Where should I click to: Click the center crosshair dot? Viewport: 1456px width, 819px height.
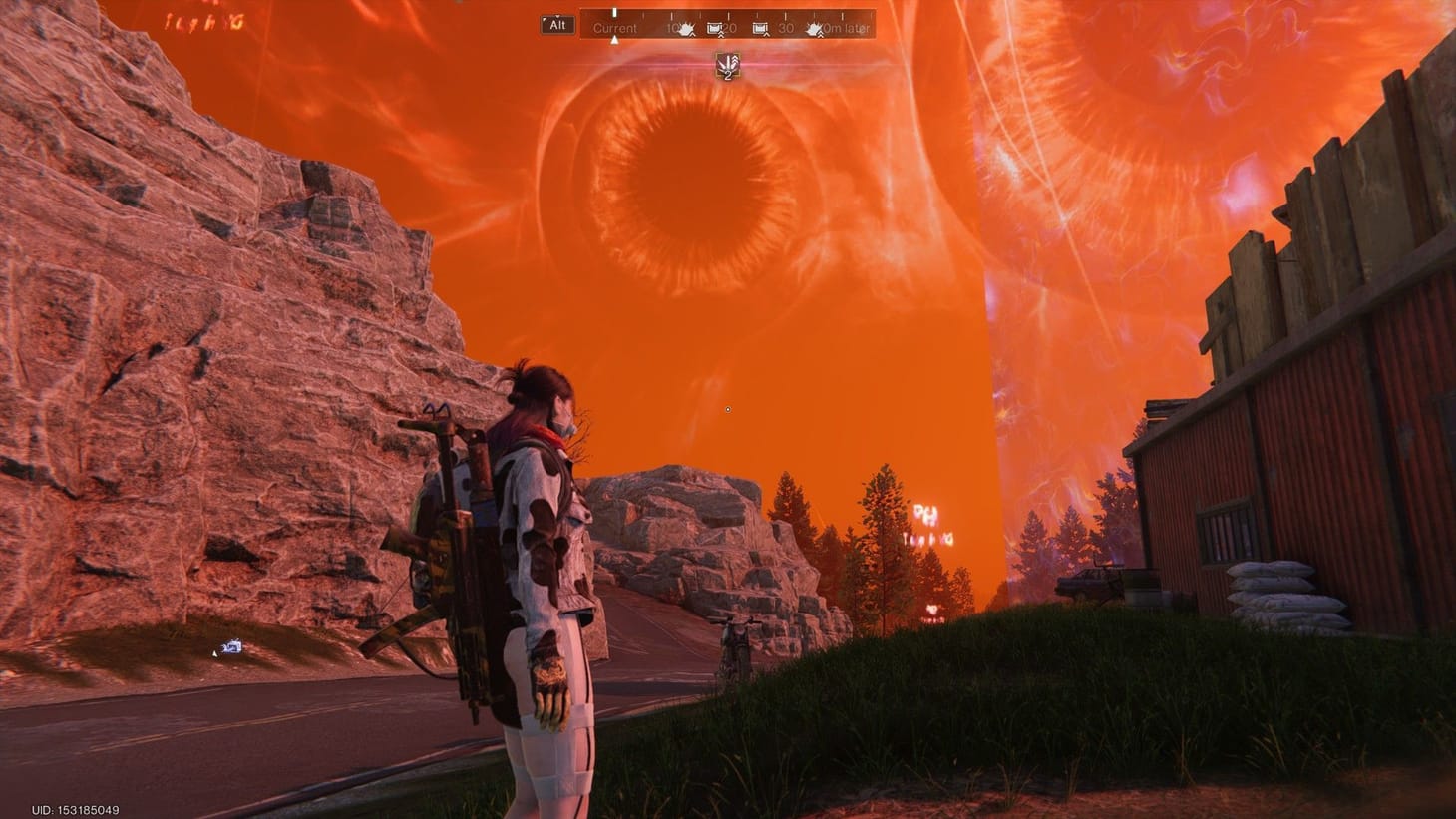[x=728, y=410]
